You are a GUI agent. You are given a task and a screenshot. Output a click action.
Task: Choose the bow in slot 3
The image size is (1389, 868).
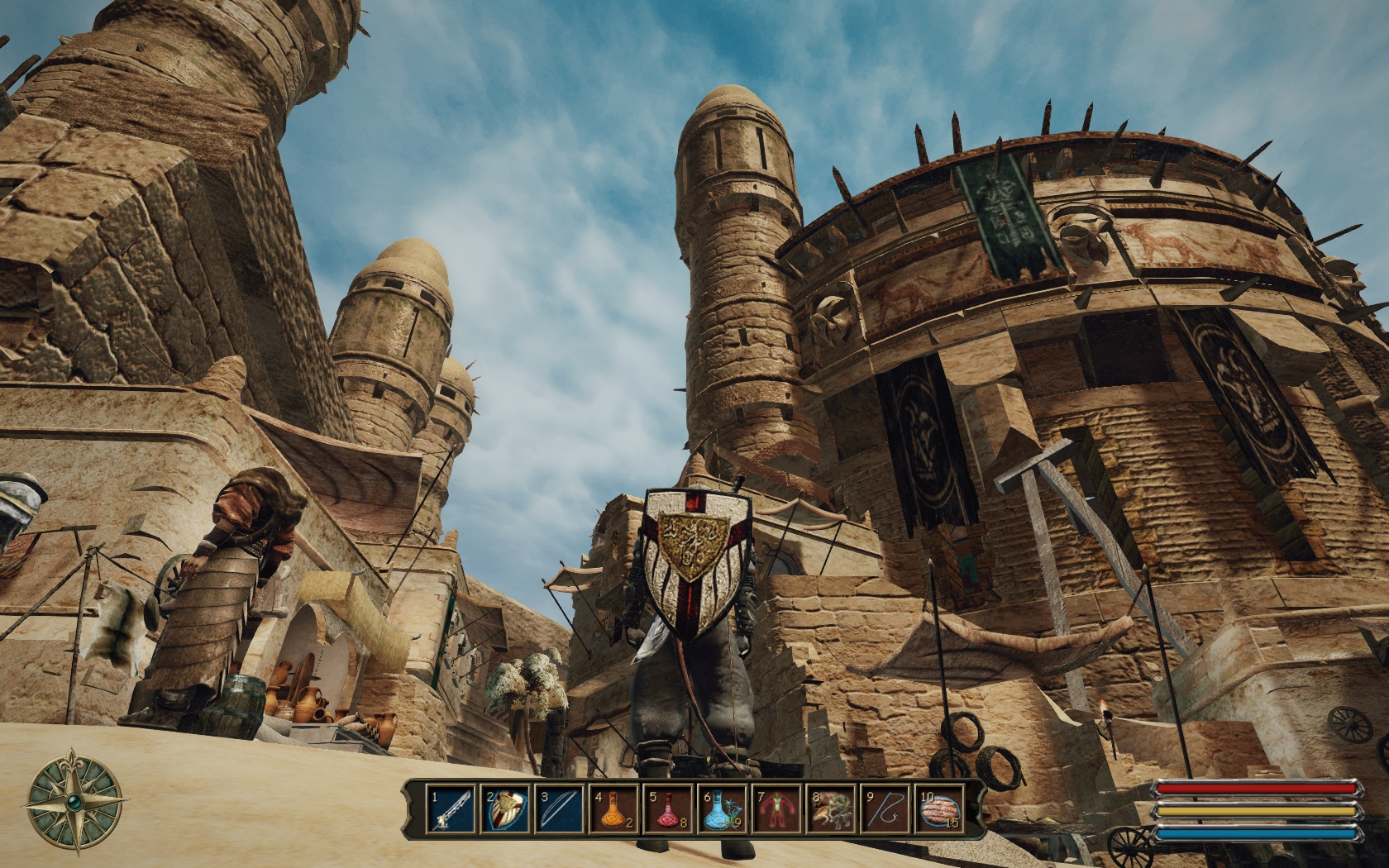pos(560,809)
